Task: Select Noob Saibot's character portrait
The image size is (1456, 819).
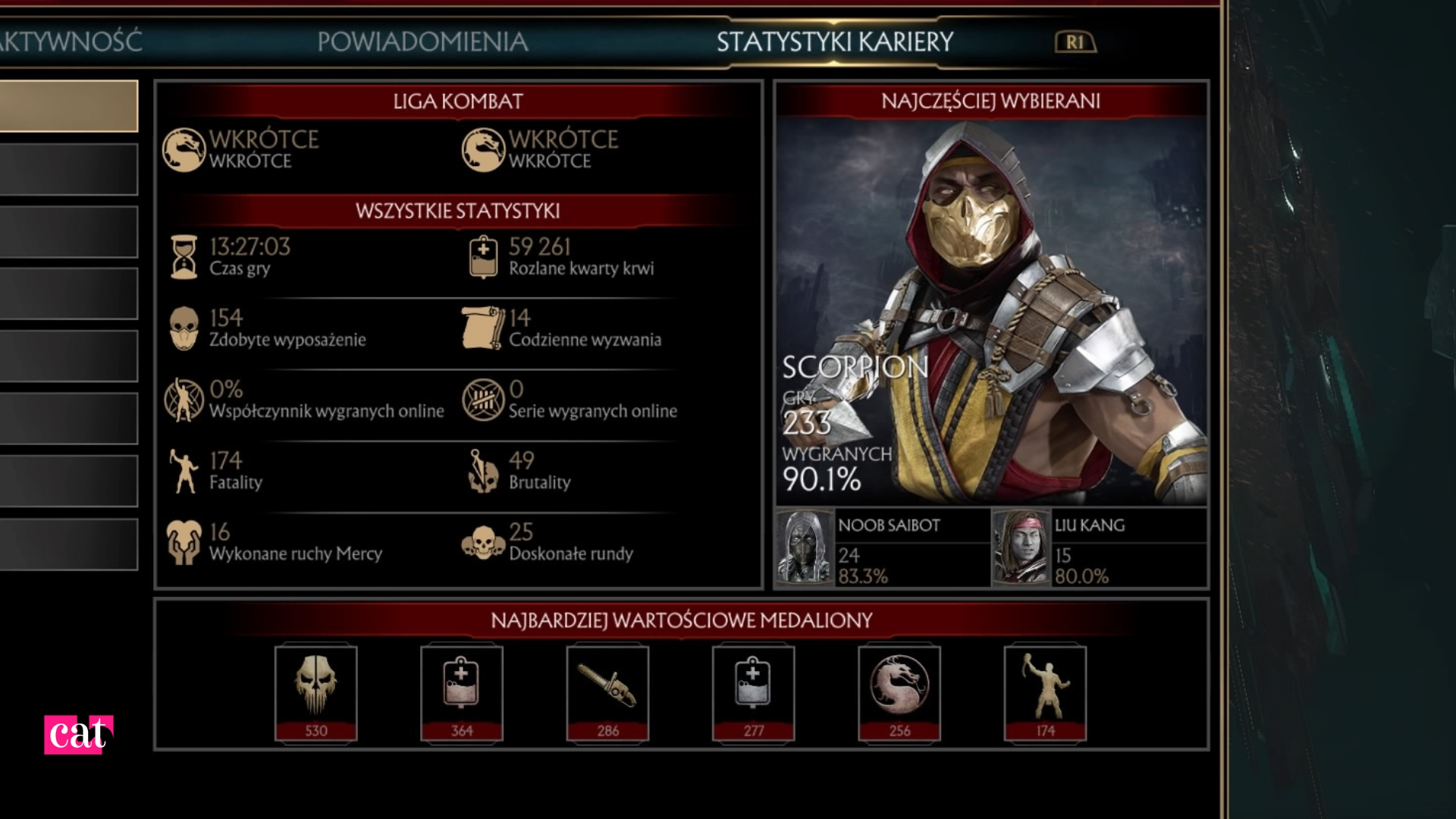Action: [805, 548]
